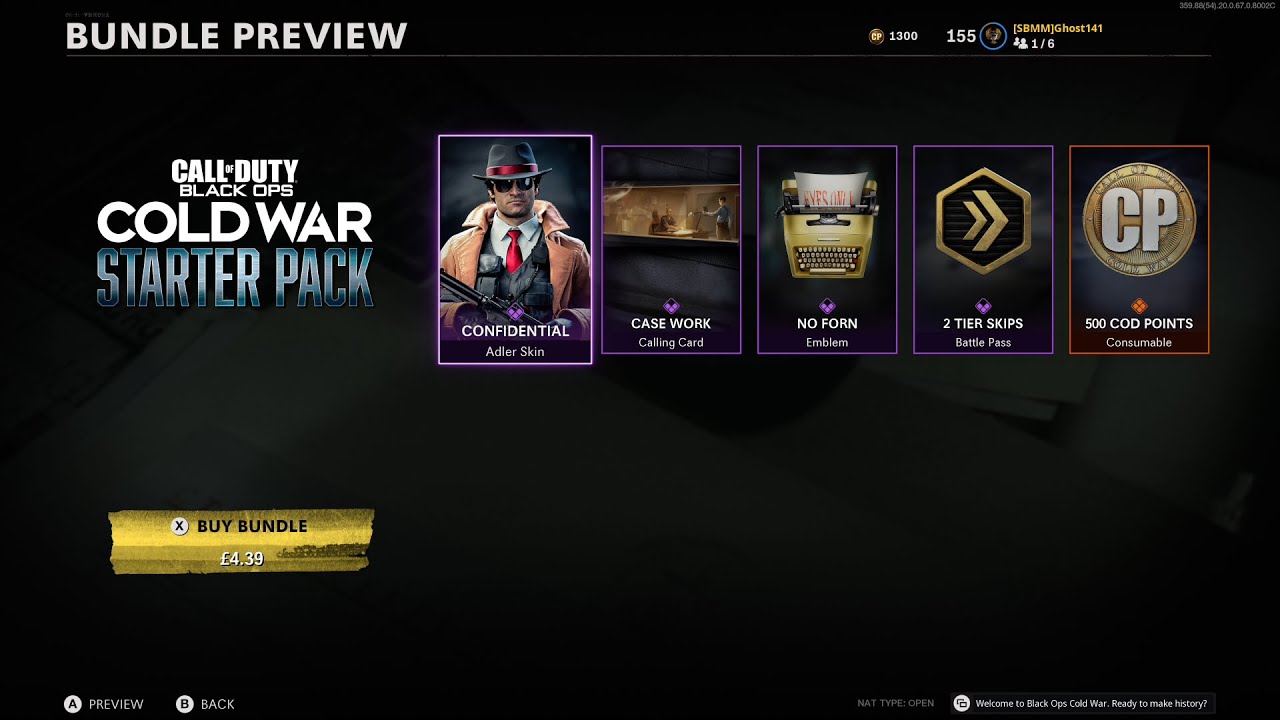Select the No Forn emblem card

pyautogui.click(x=827, y=250)
